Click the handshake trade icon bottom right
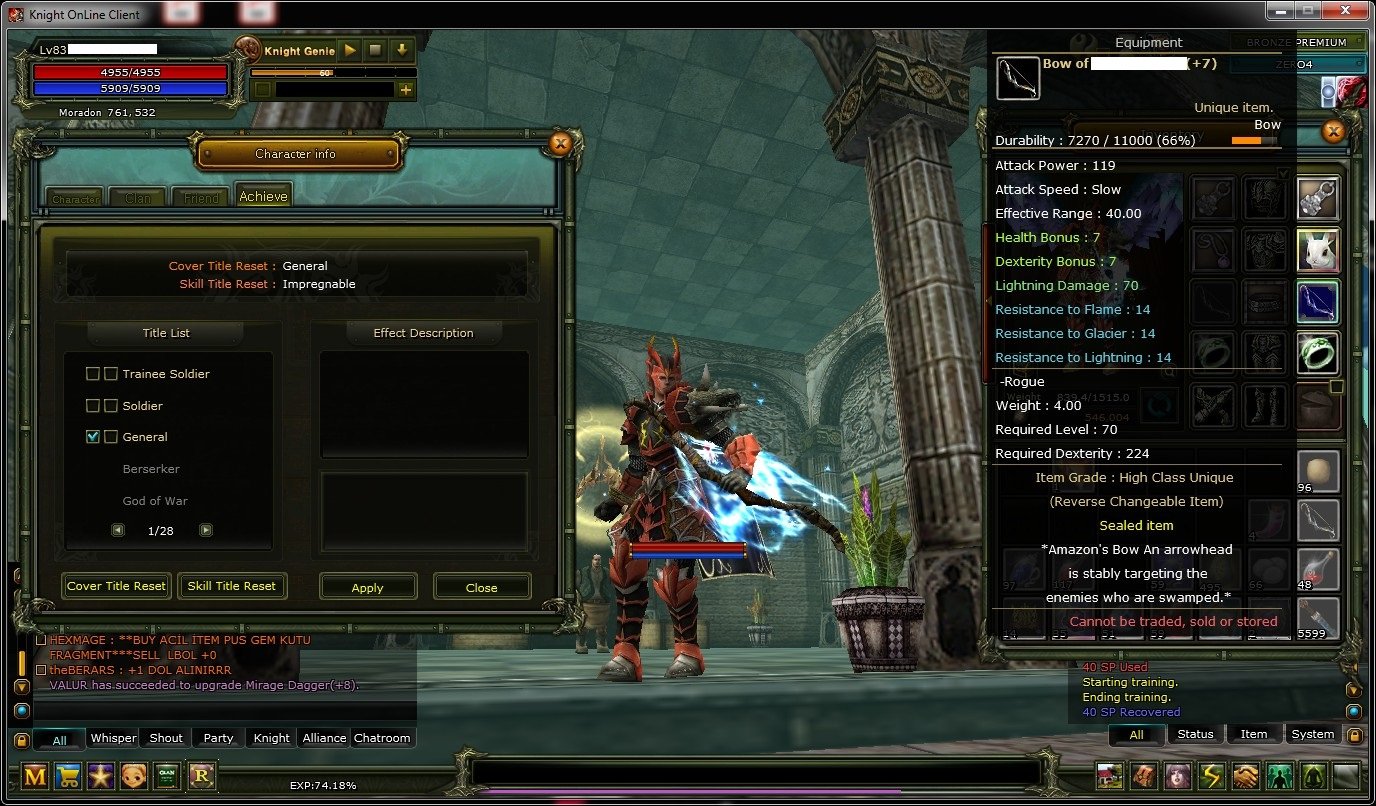1376x806 pixels. point(1246,776)
